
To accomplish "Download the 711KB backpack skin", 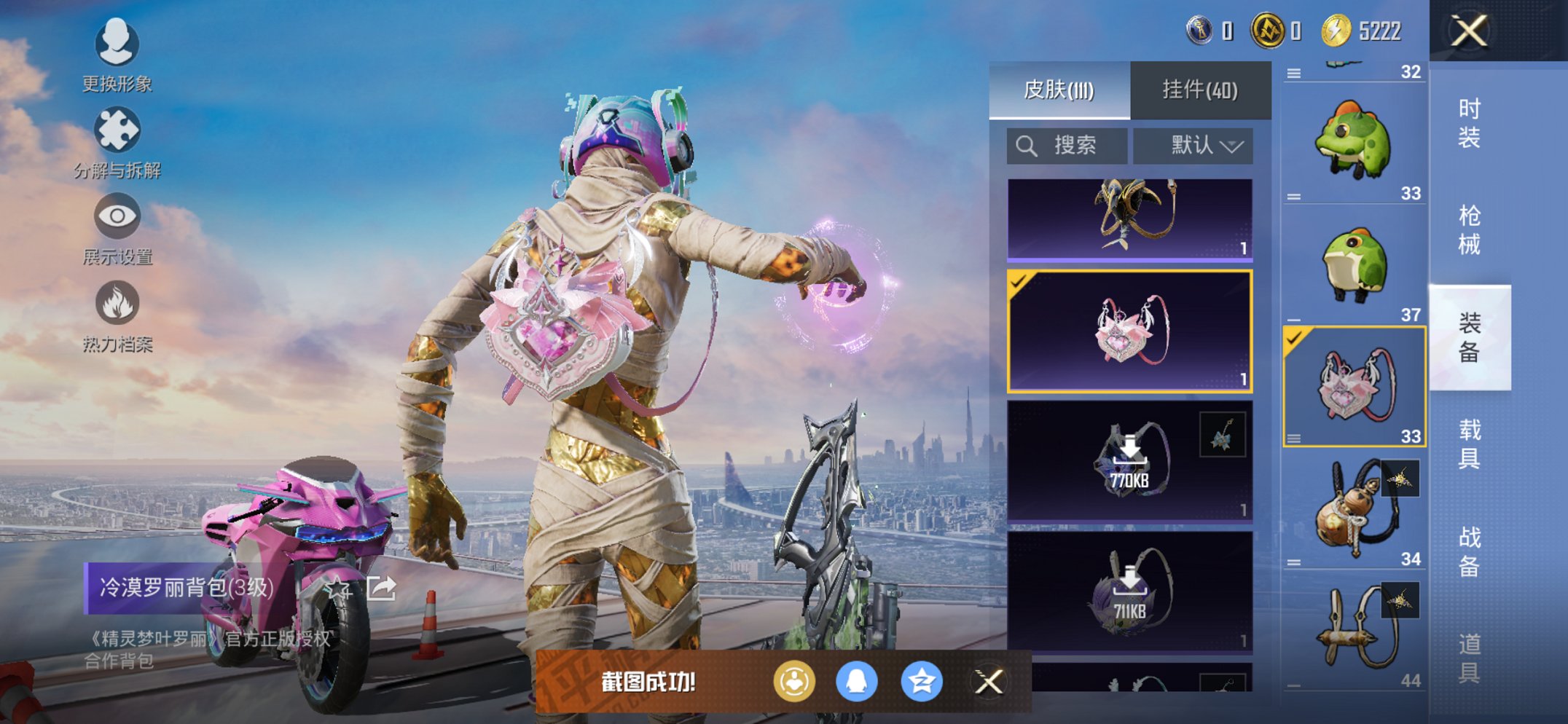I will pos(1129,591).
